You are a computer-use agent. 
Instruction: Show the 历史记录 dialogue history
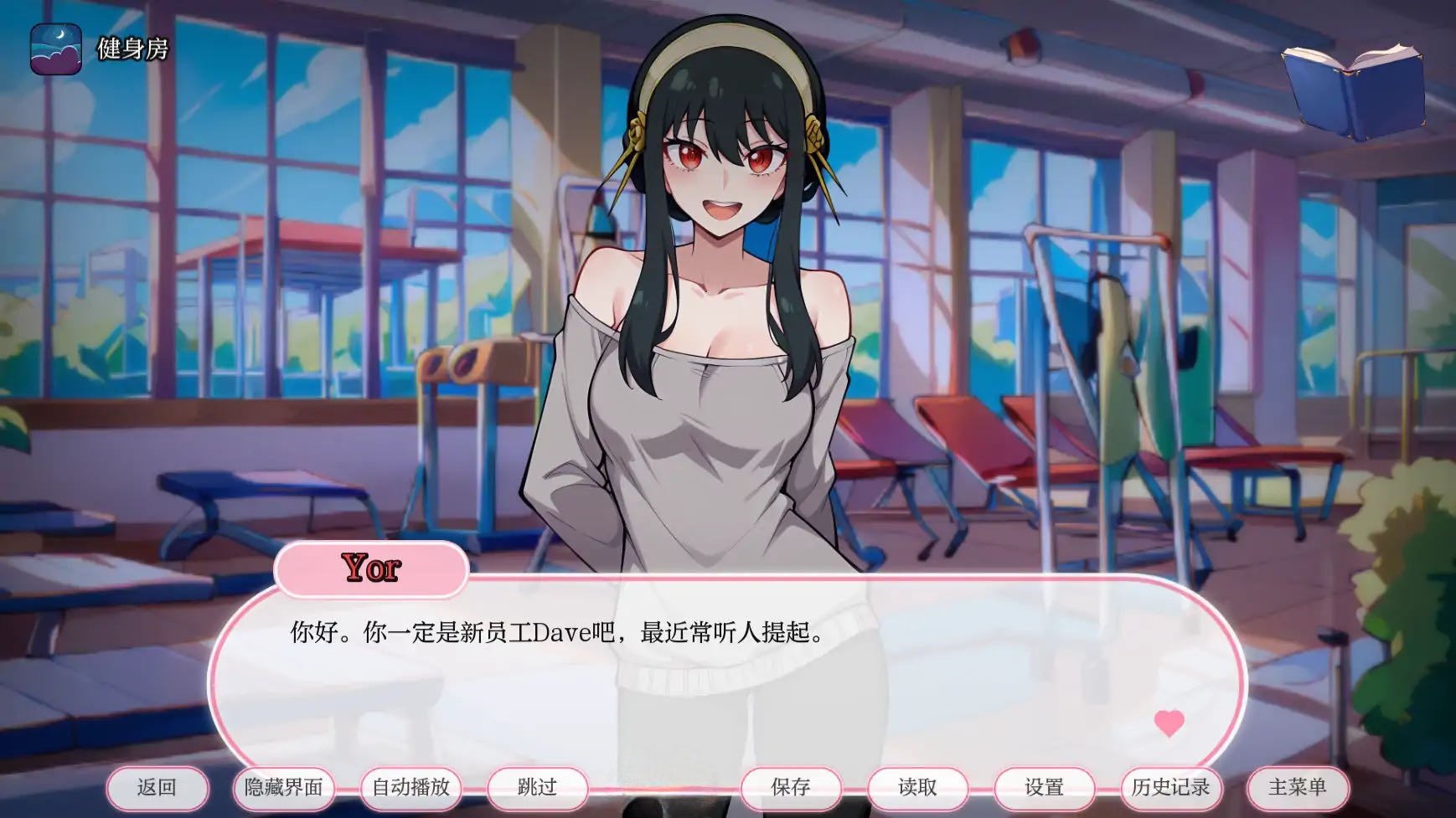click(x=1170, y=788)
